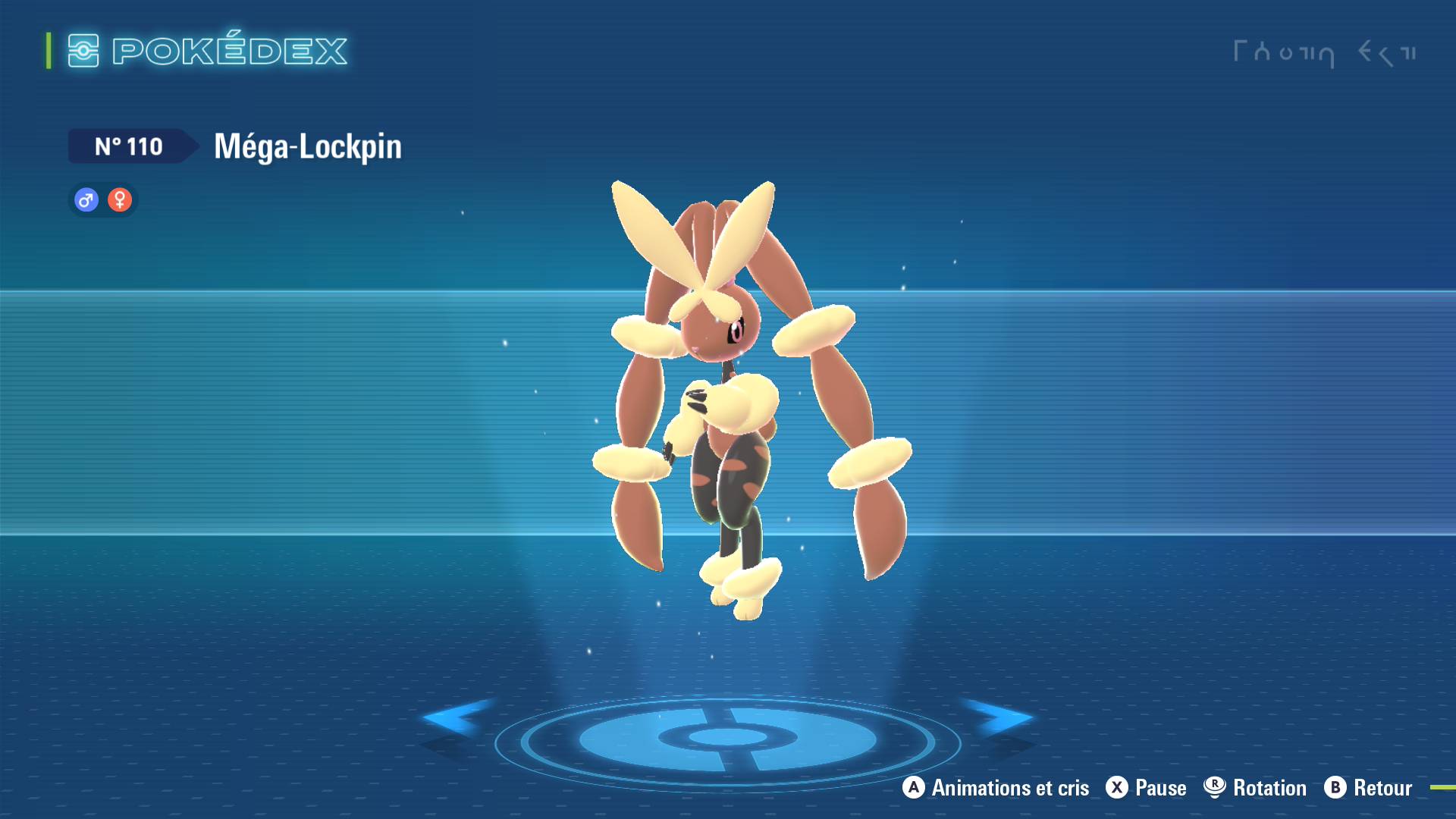
Task: Select the red female gender icon
Action: (120, 200)
